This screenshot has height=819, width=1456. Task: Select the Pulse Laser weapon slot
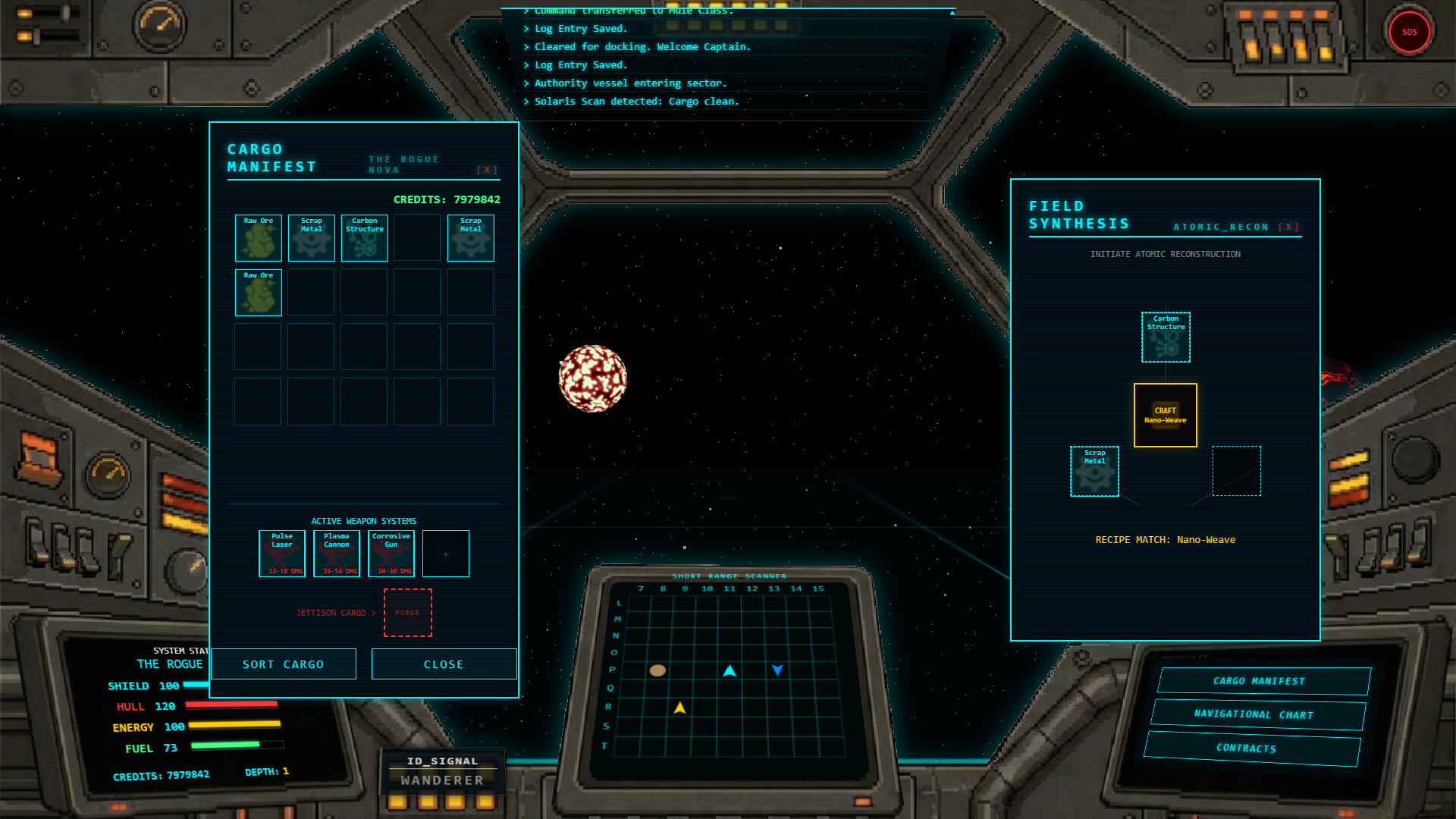[282, 554]
